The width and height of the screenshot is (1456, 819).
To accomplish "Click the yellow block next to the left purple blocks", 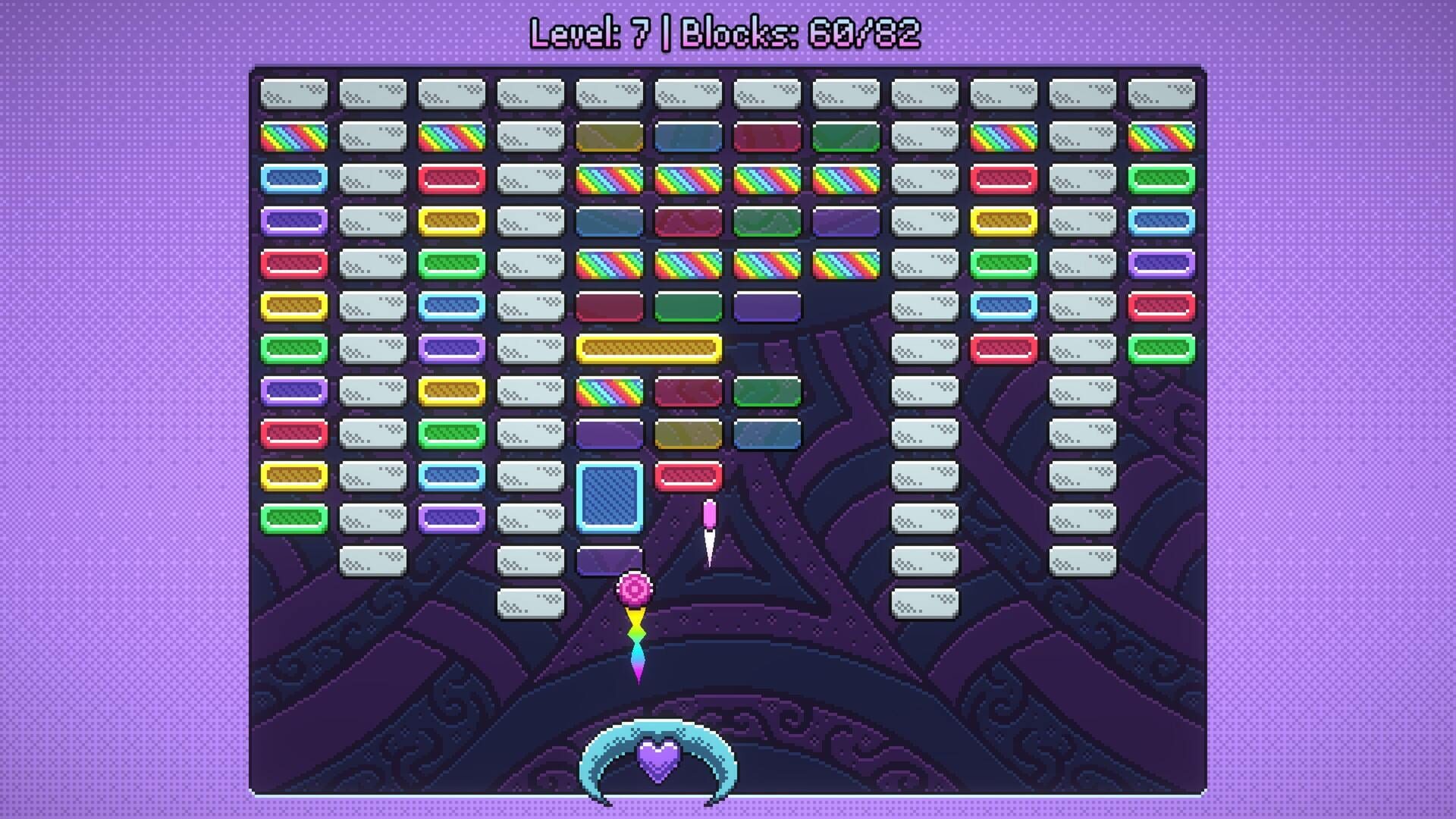I will [452, 222].
